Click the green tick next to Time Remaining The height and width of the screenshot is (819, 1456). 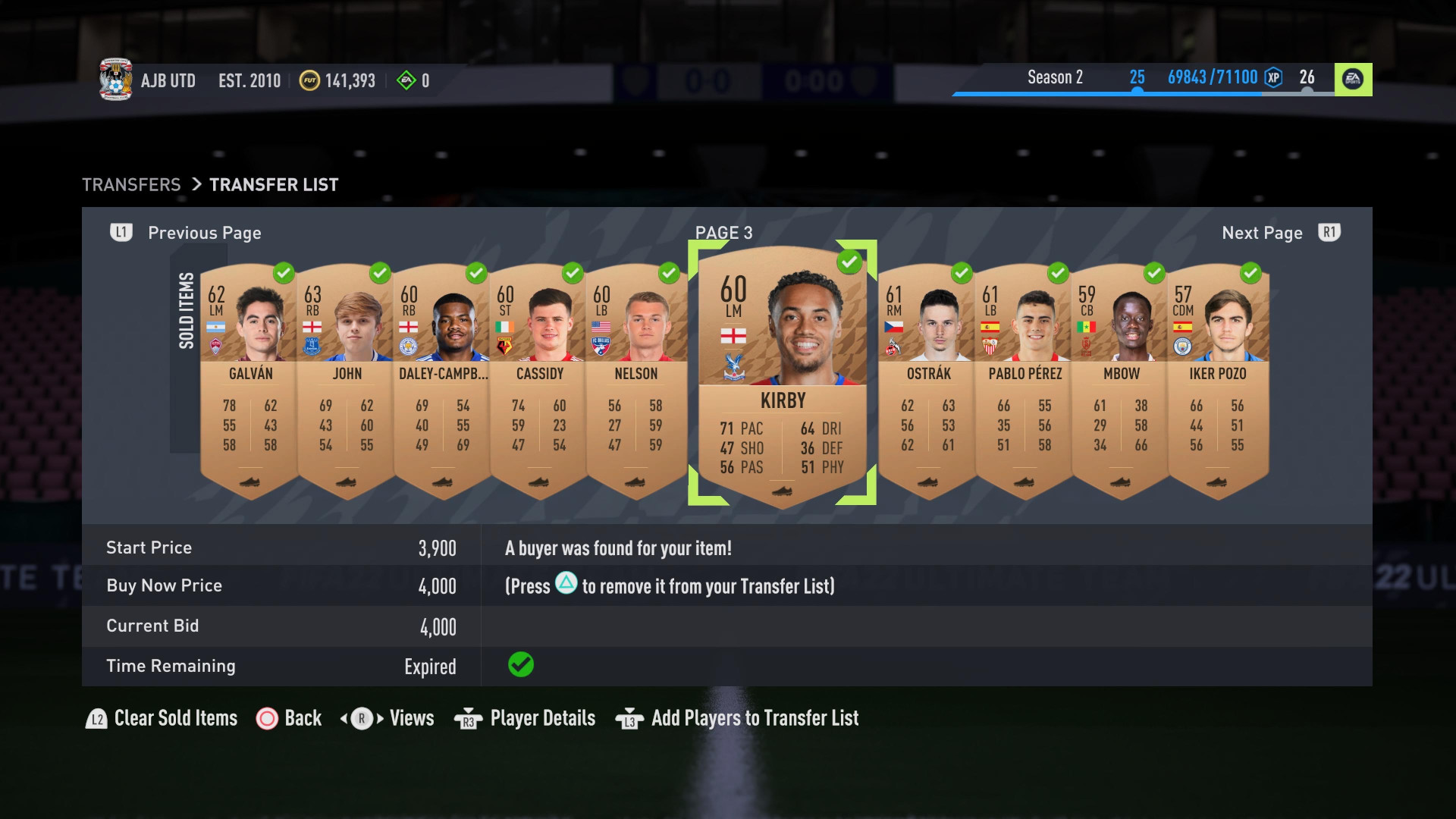point(520,665)
